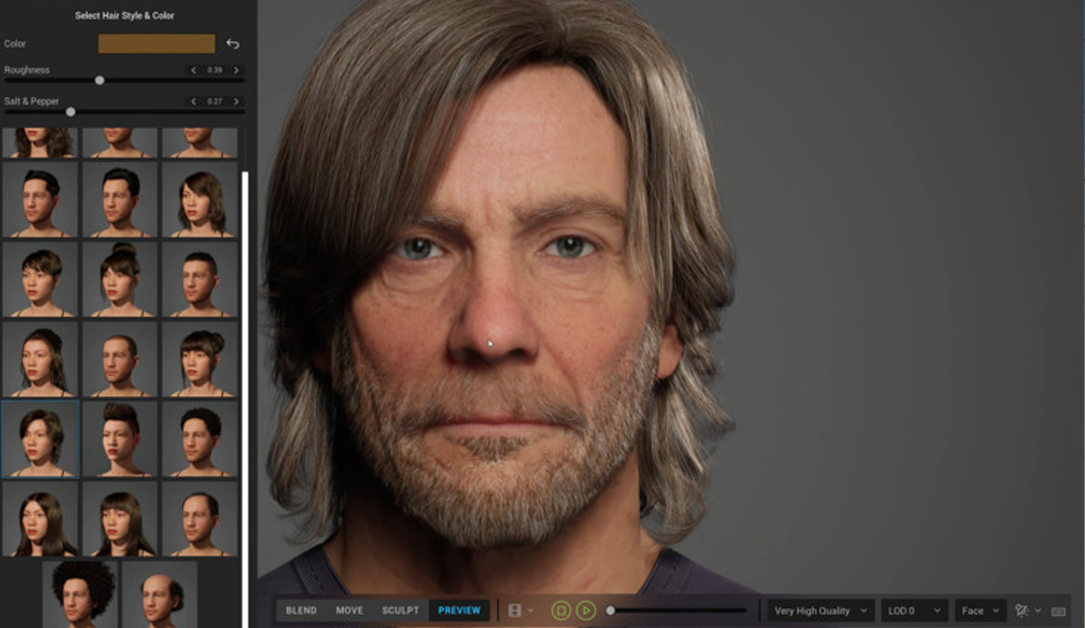The width and height of the screenshot is (1085, 628).
Task: Select the long straight hair with bangs
Action: pyautogui.click(x=119, y=518)
